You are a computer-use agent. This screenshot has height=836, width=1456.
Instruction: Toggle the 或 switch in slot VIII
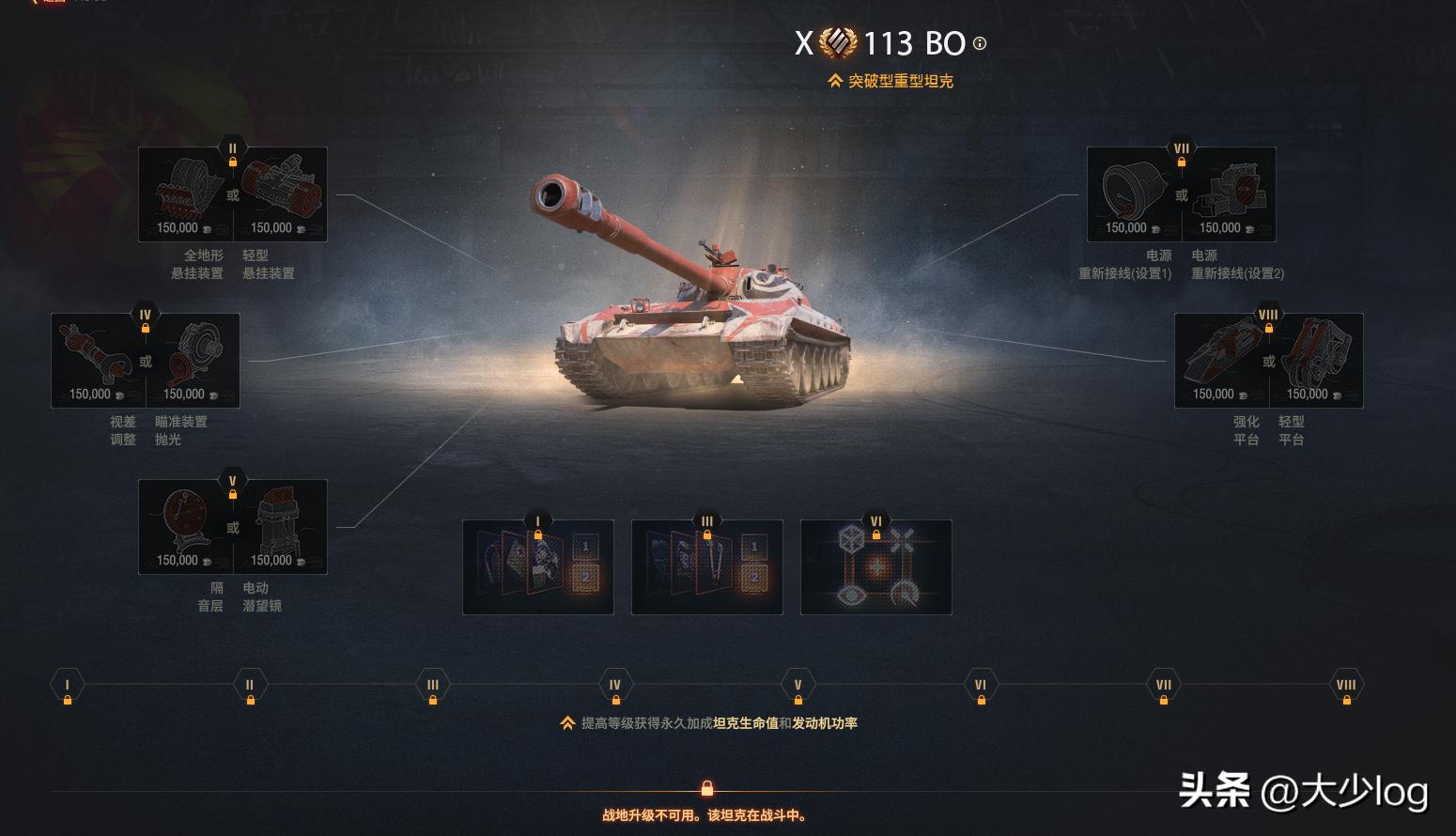tap(1267, 362)
